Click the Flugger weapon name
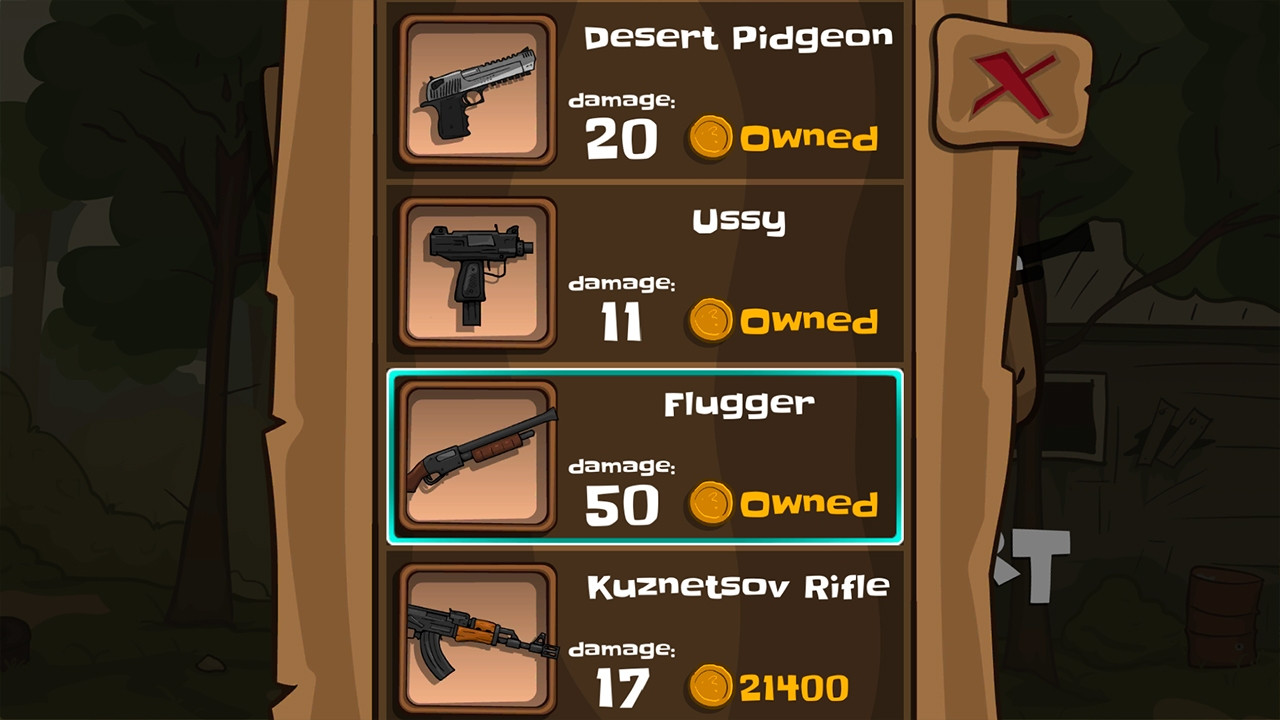The width and height of the screenshot is (1280, 720). (740, 403)
